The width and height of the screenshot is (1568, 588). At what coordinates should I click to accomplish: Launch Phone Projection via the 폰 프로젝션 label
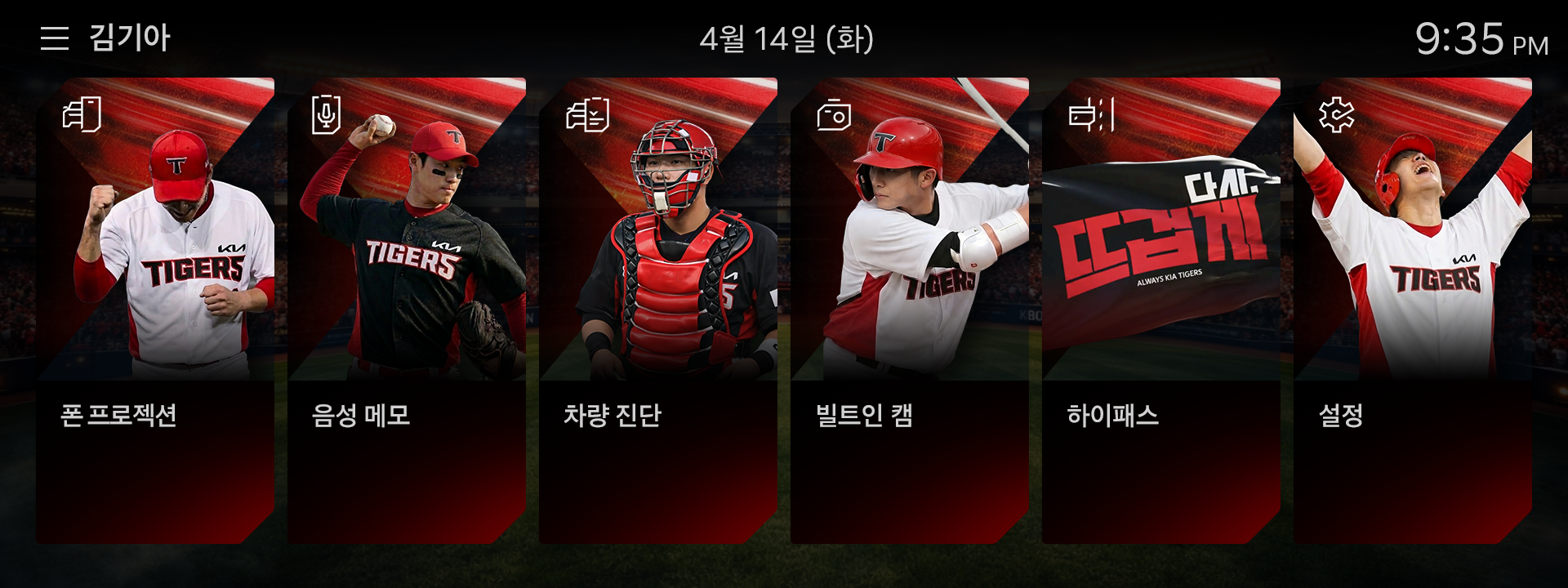click(x=119, y=416)
